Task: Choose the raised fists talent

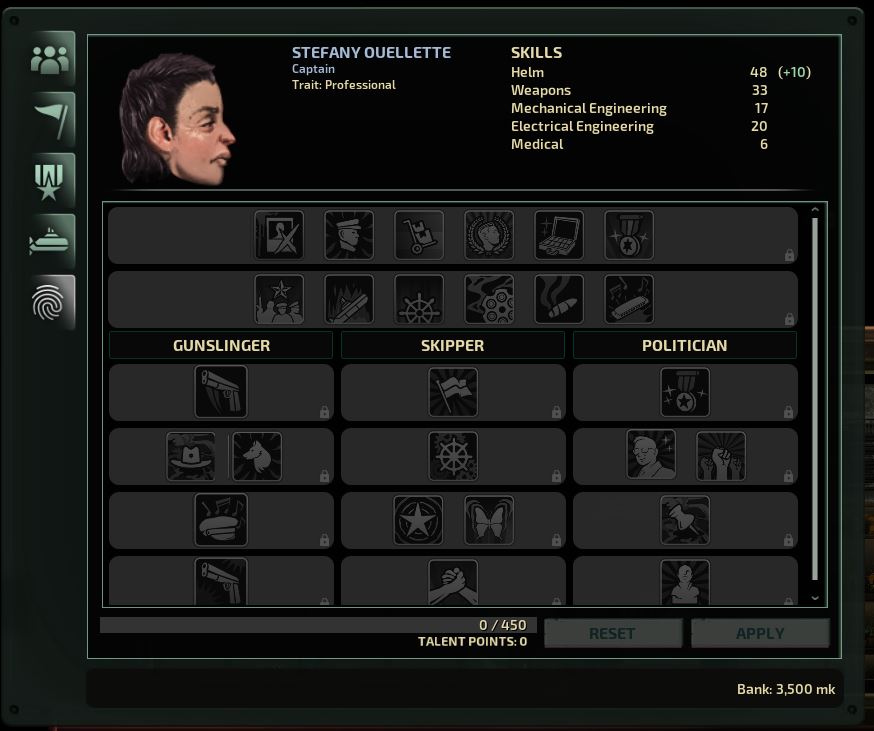Action: [720, 456]
